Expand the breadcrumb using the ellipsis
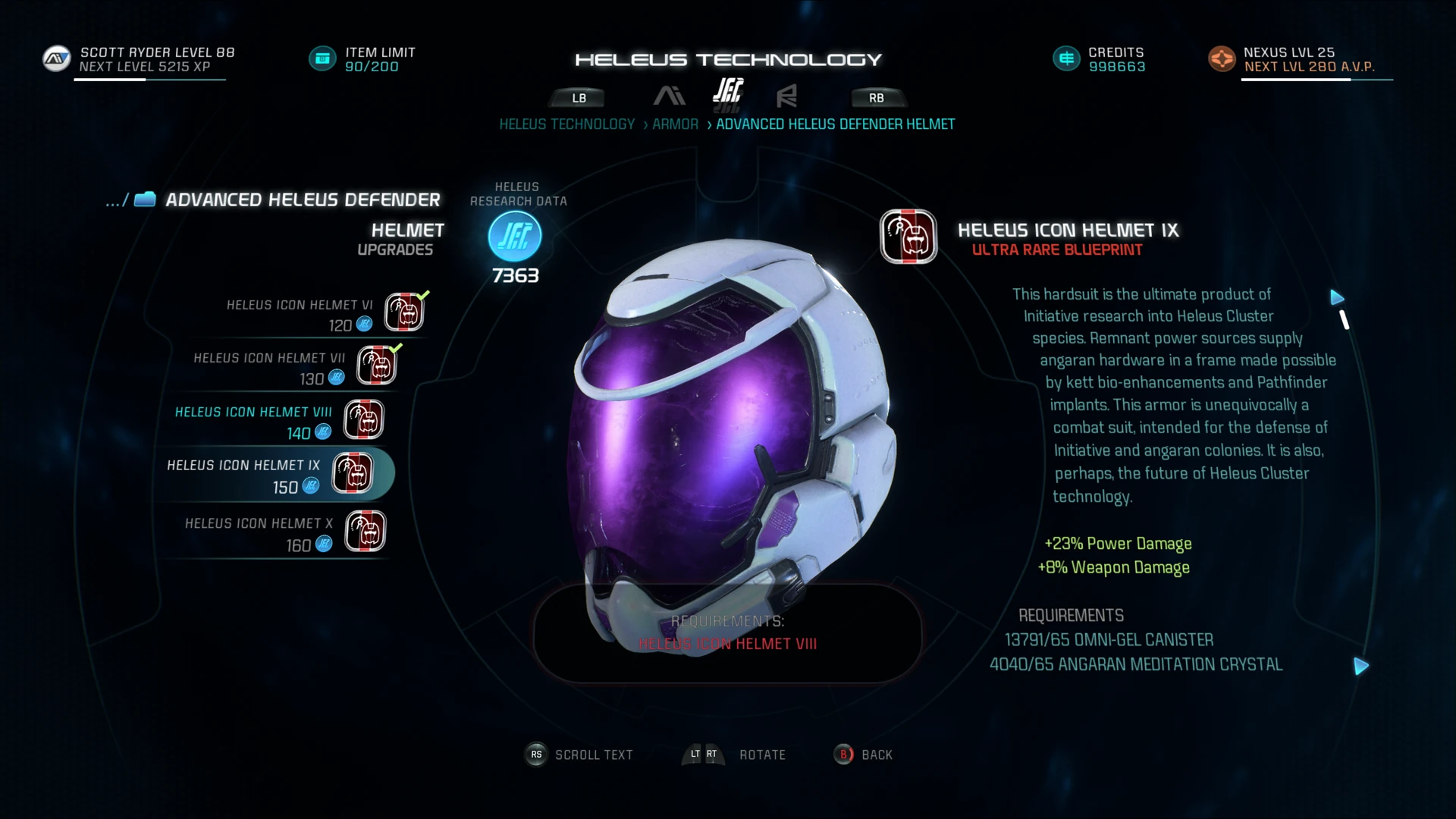The width and height of the screenshot is (1456, 819). tap(112, 200)
